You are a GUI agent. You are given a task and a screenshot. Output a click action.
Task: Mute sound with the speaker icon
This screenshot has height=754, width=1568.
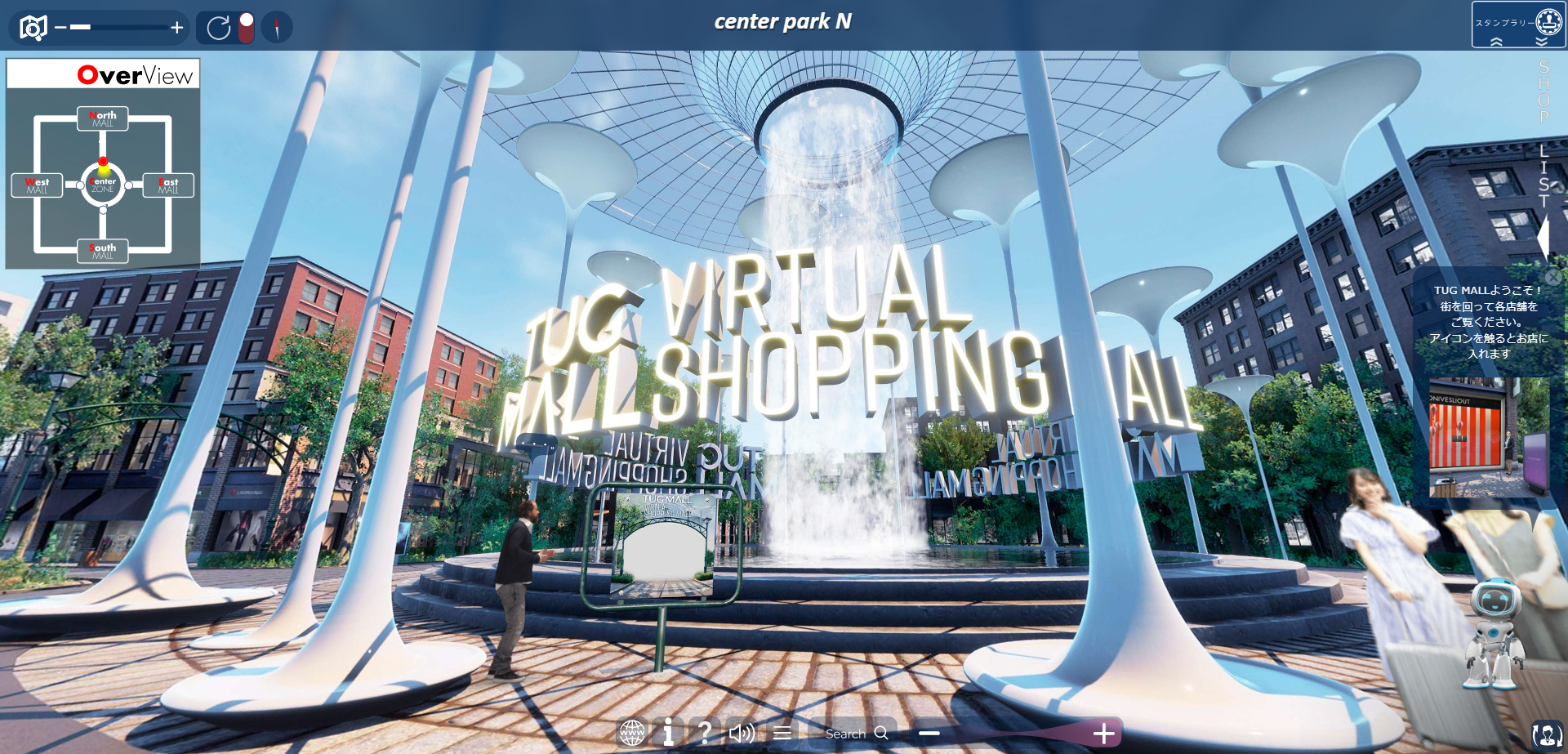pos(742,733)
